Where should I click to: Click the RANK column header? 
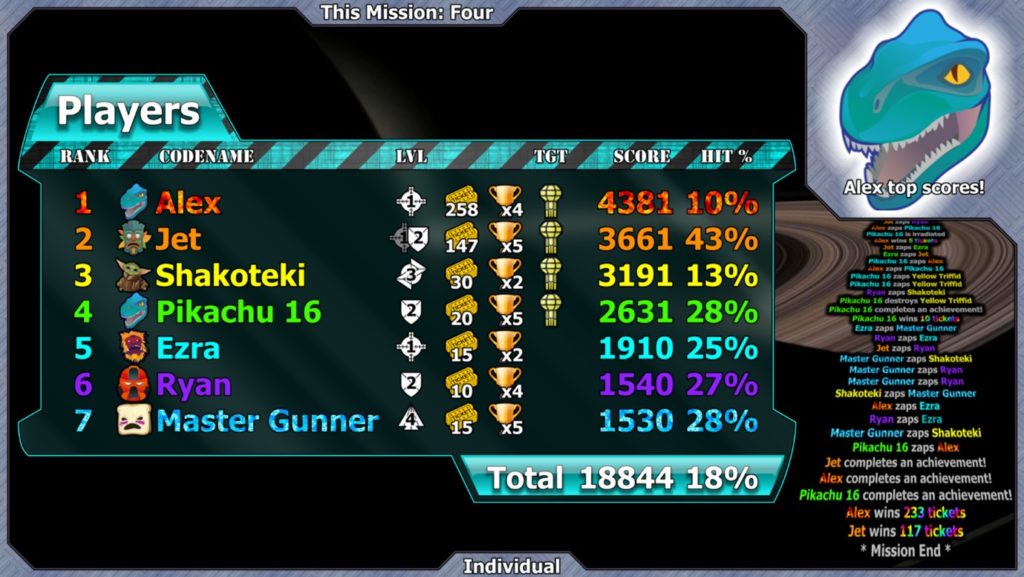coord(85,157)
